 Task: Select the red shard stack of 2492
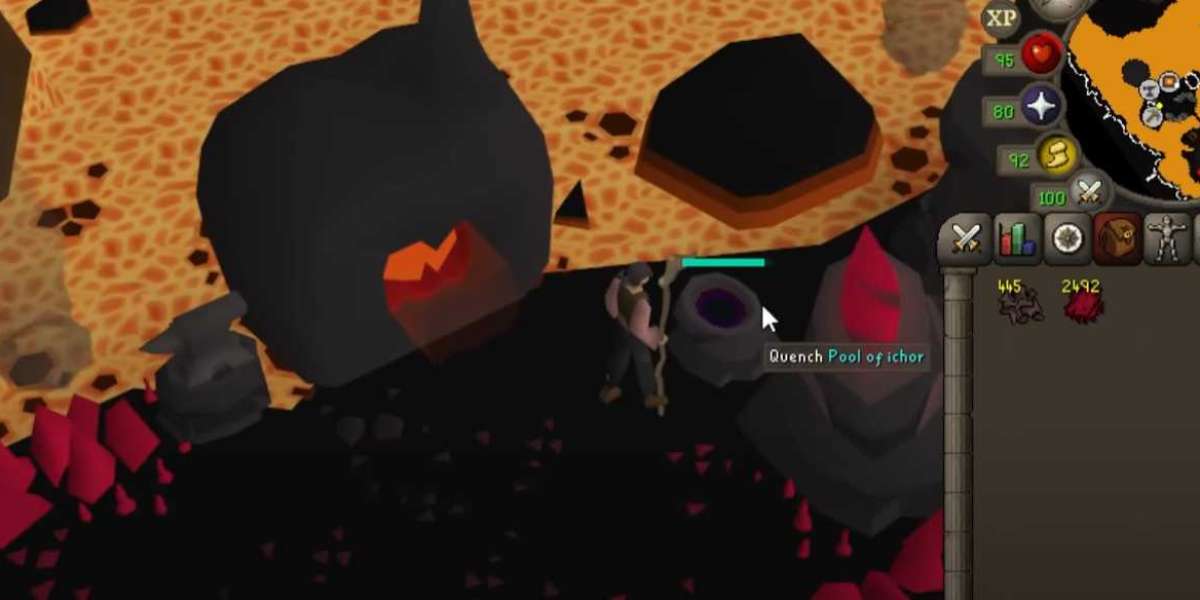pyautogui.click(x=1080, y=302)
